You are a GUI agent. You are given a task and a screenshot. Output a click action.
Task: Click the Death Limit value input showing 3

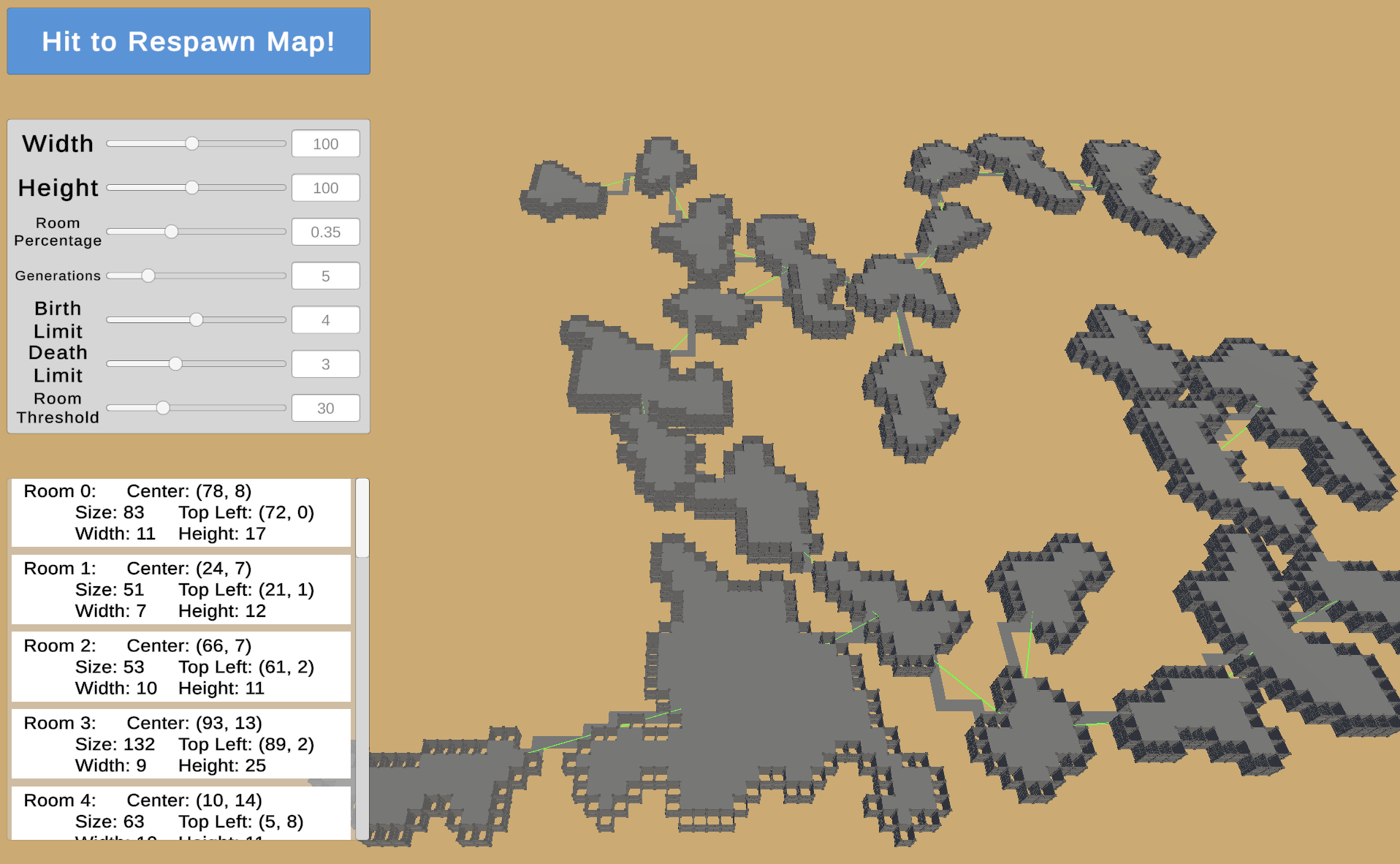tap(325, 363)
